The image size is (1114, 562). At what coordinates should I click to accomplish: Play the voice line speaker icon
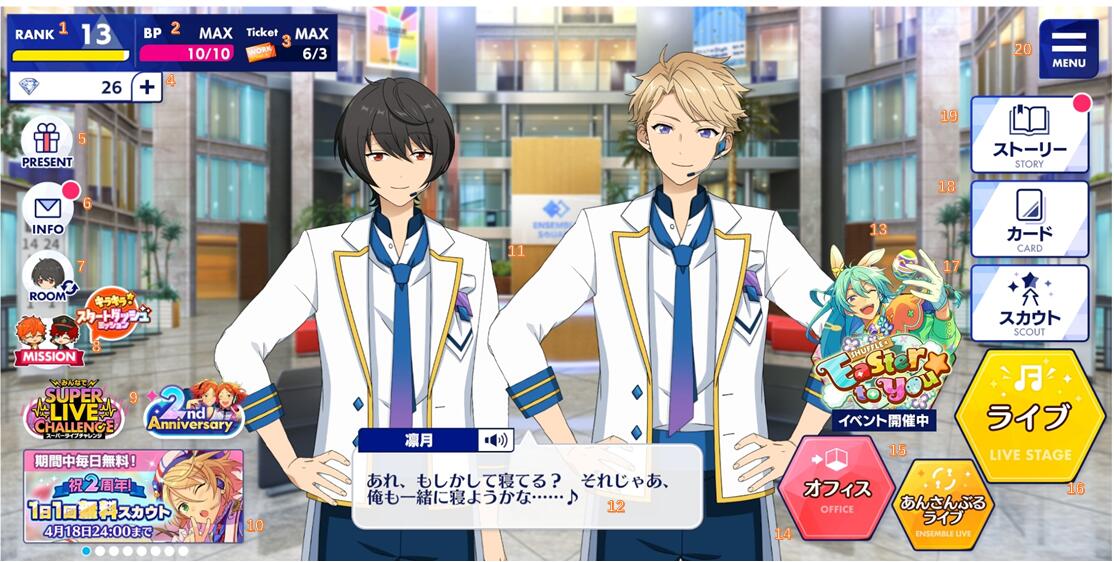[x=494, y=440]
